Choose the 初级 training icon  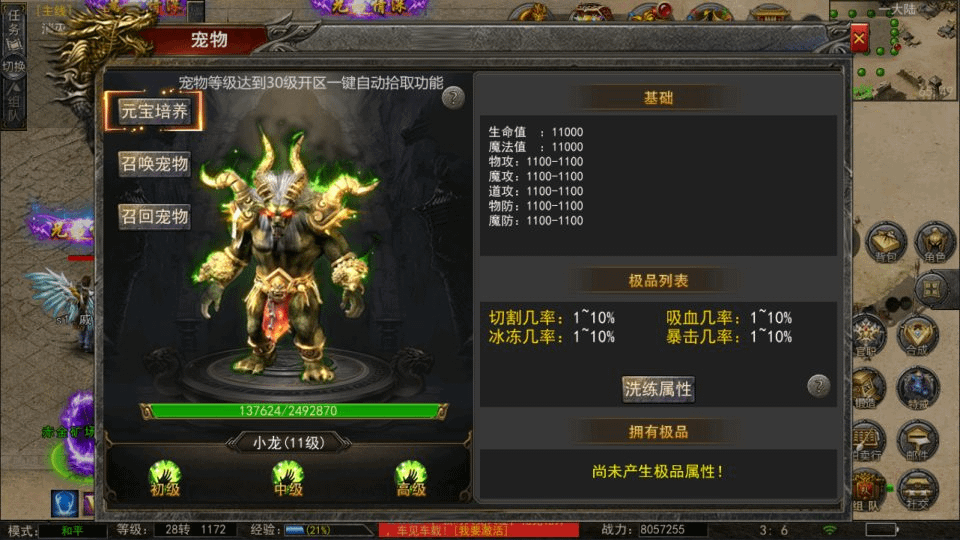(x=163, y=477)
